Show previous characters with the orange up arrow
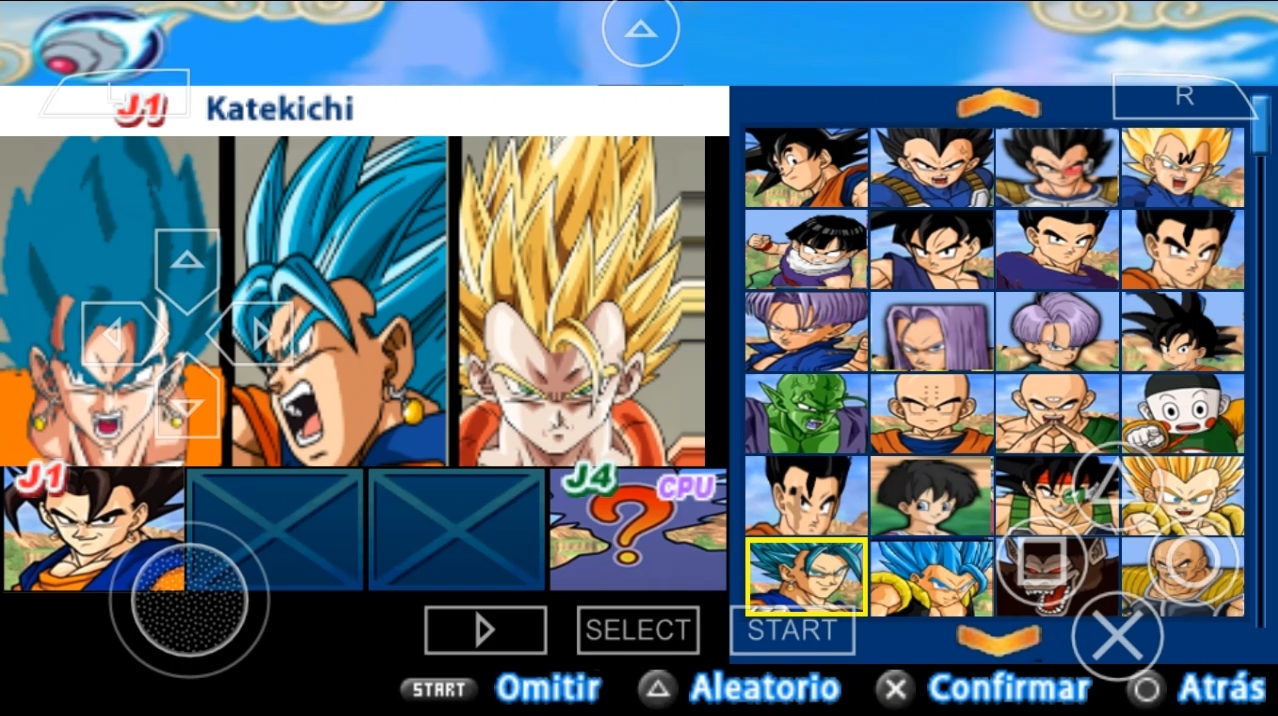This screenshot has width=1278, height=716. coord(998,104)
